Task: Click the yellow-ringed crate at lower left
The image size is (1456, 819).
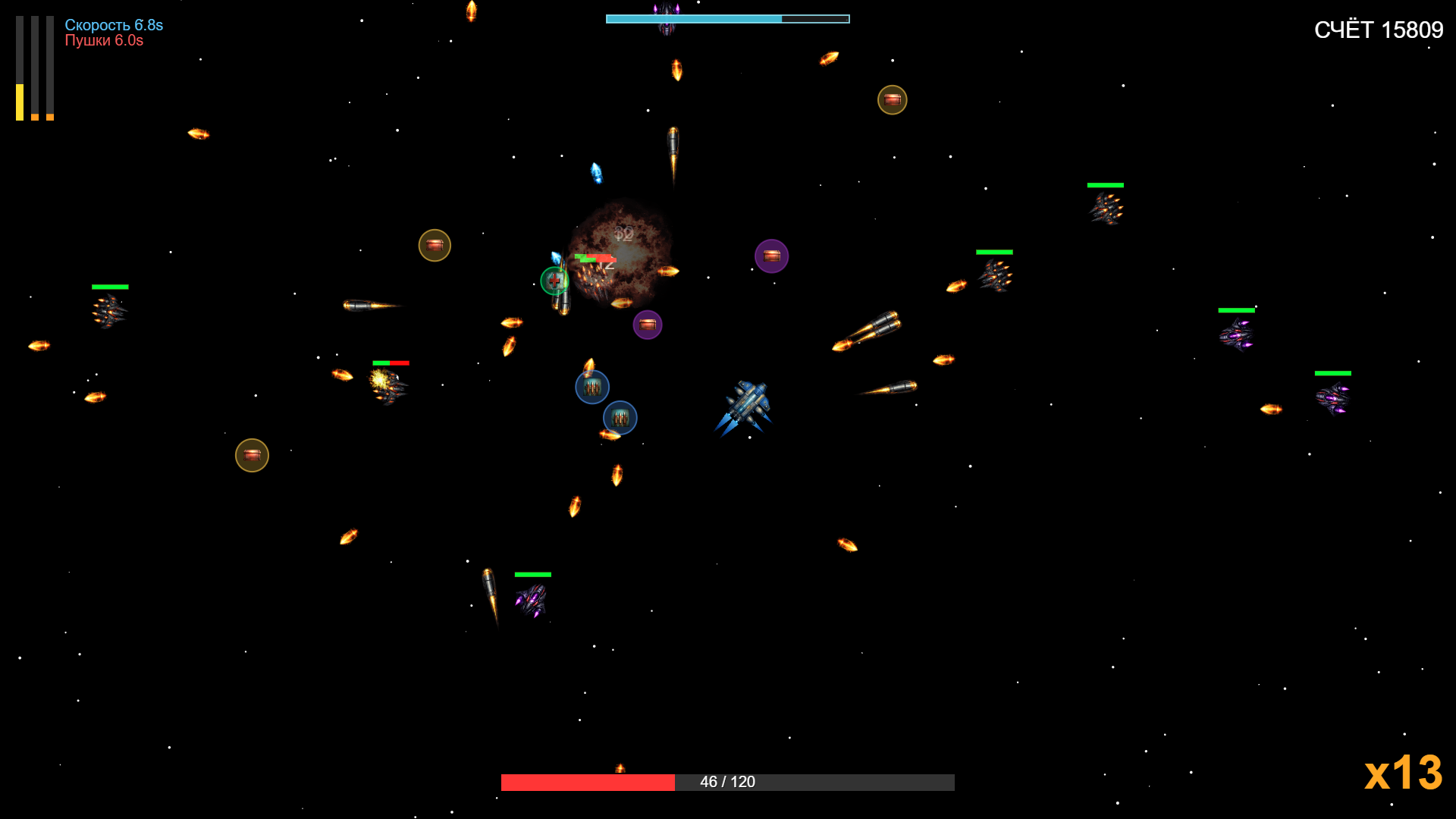Action: [x=252, y=455]
